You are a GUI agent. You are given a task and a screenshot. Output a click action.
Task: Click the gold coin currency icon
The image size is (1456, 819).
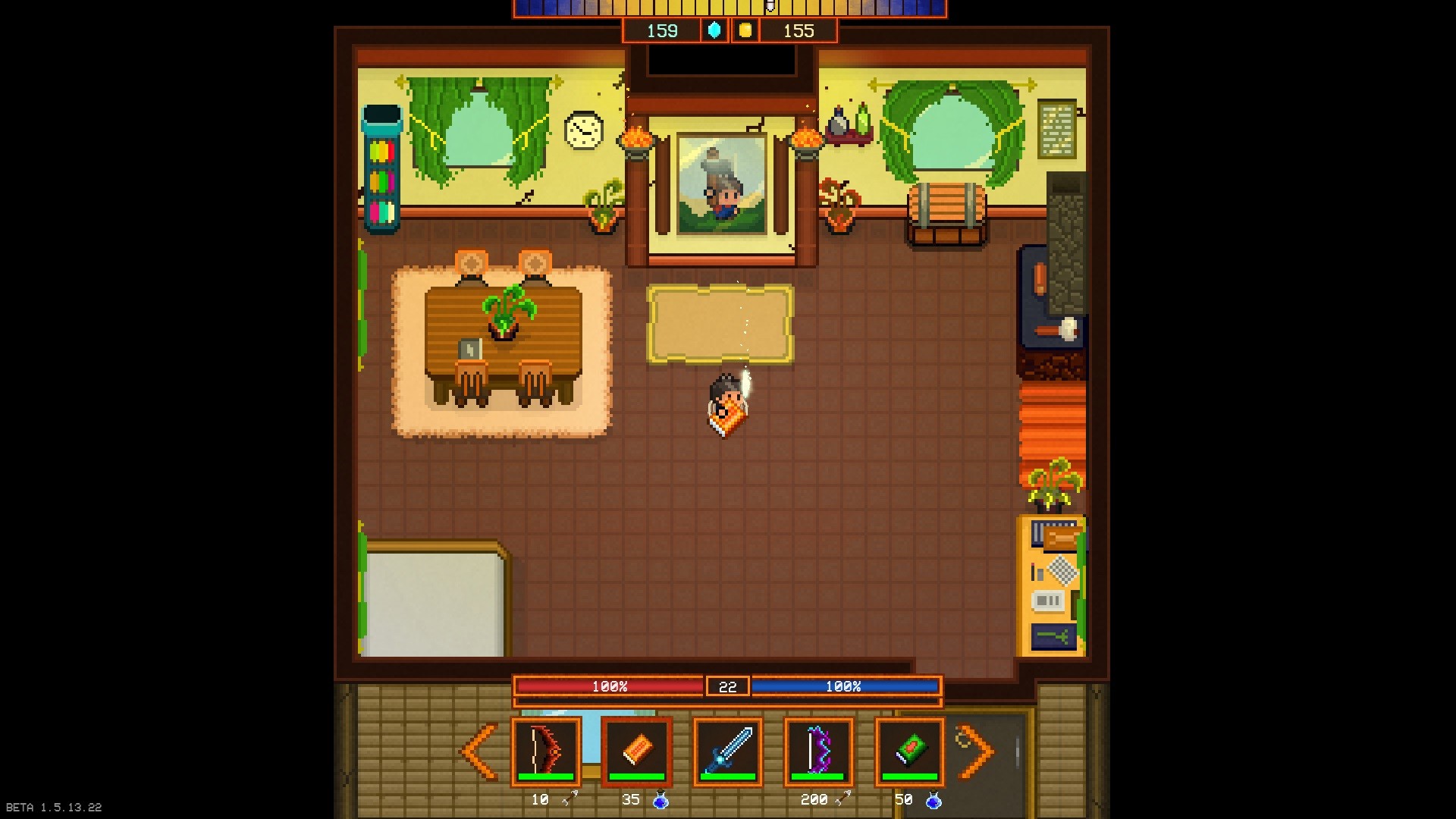click(x=745, y=31)
